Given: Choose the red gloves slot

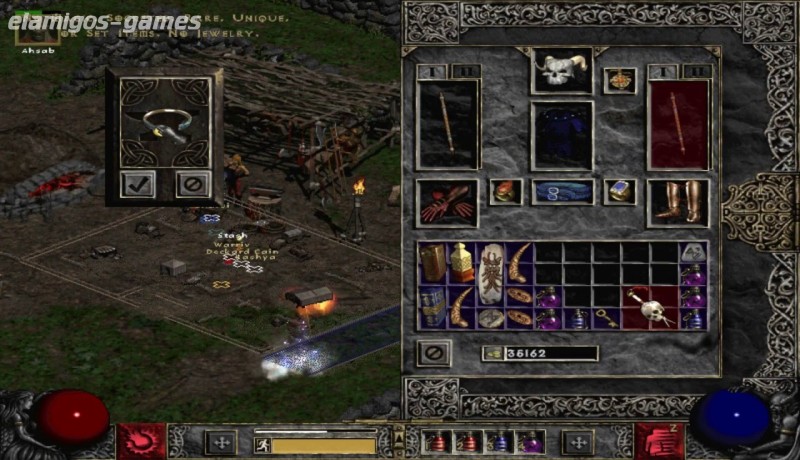Looking at the screenshot, I should 446,202.
